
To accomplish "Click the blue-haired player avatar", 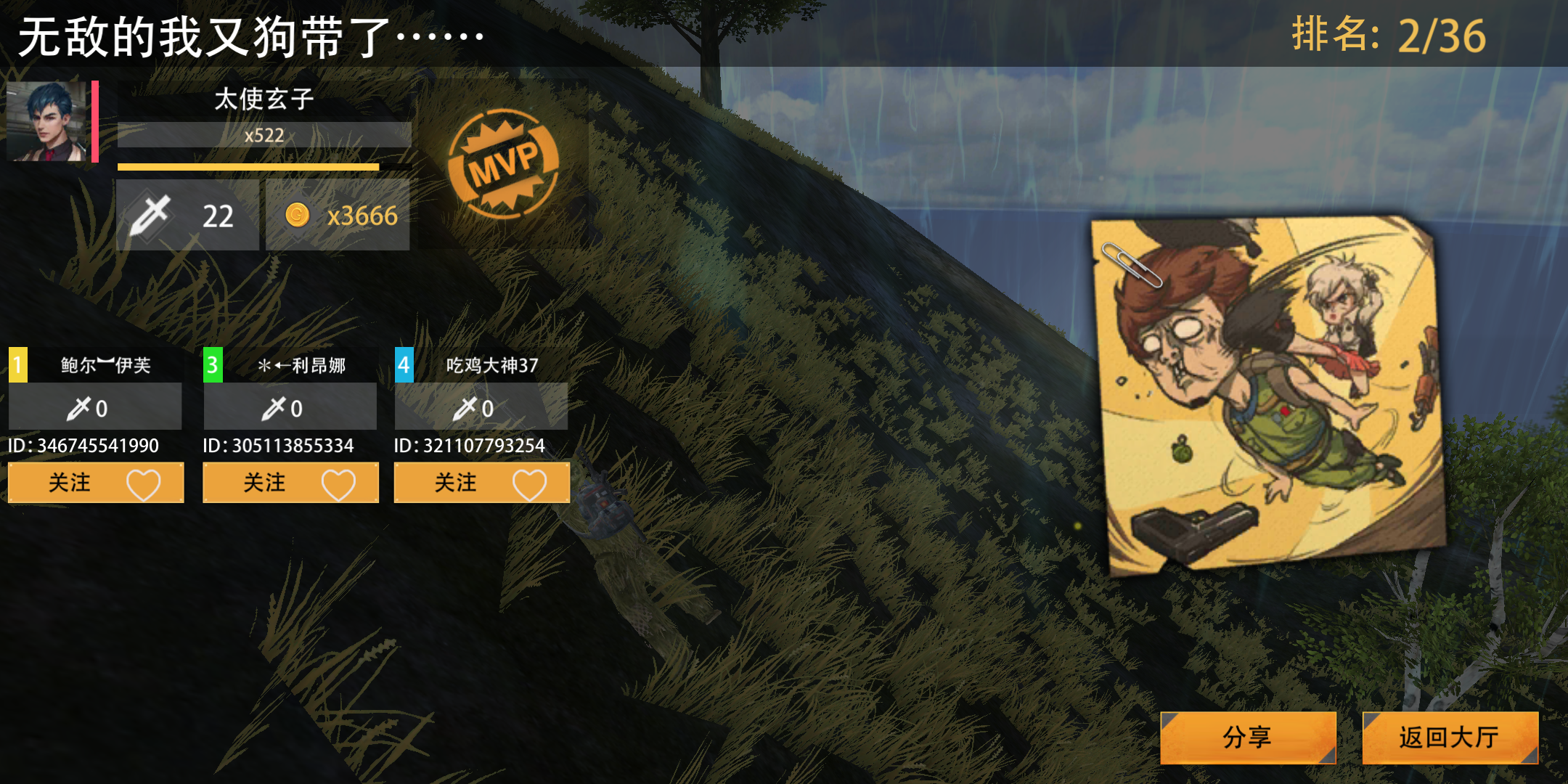I will click(46, 121).
